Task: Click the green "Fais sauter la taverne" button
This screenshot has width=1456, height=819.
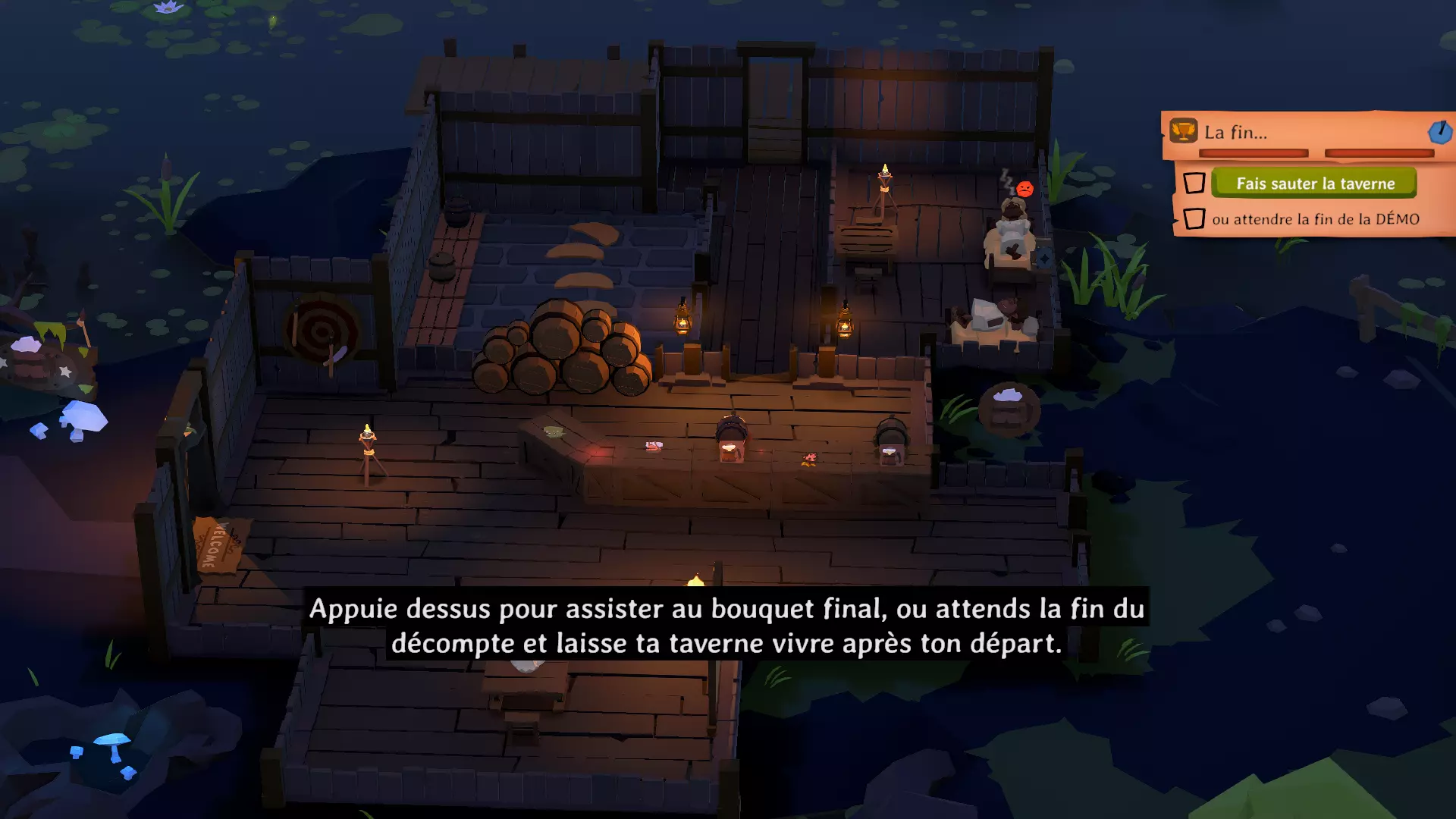Action: [x=1314, y=184]
